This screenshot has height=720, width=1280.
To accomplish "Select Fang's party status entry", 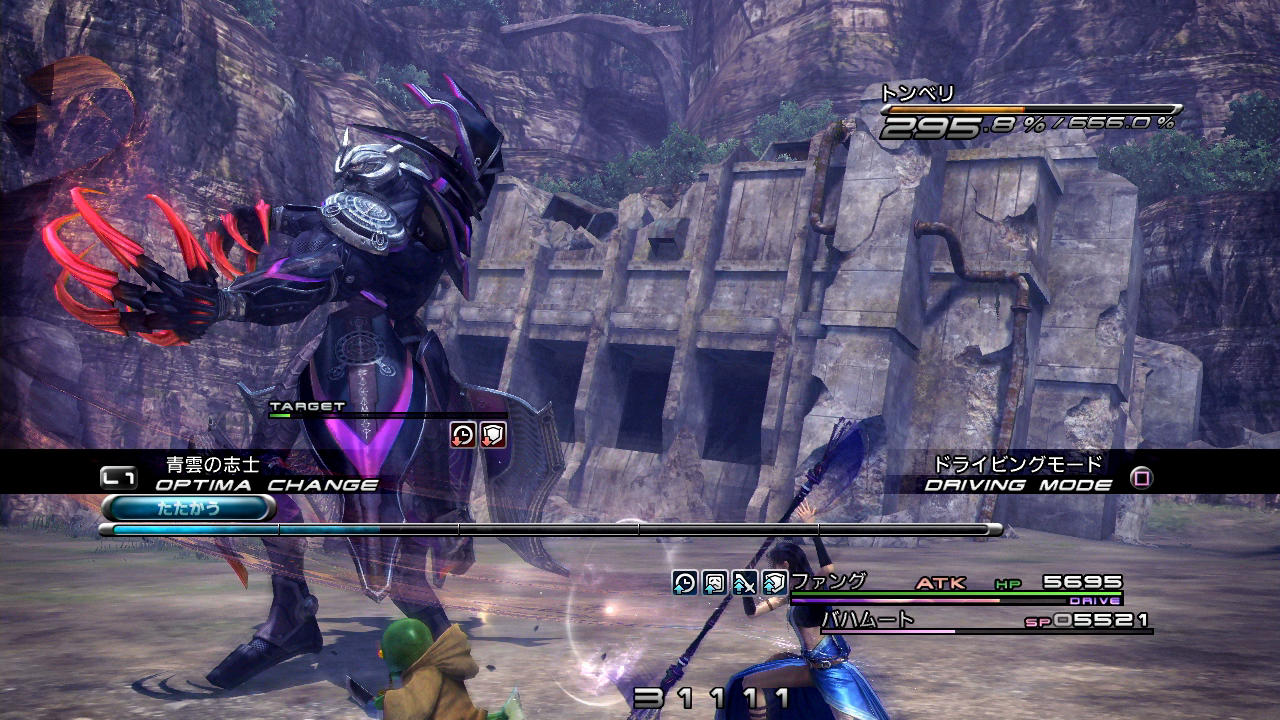I will 955,585.
